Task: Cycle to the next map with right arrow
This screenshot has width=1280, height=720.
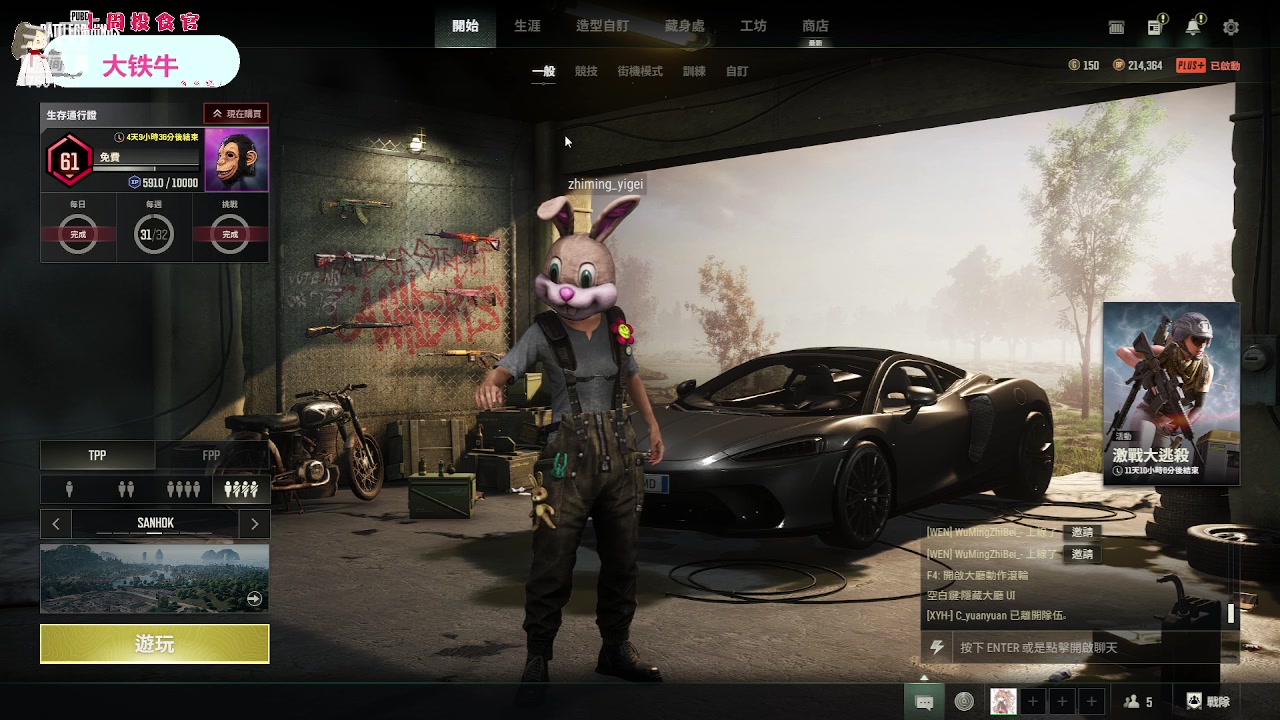Action: pyautogui.click(x=255, y=523)
